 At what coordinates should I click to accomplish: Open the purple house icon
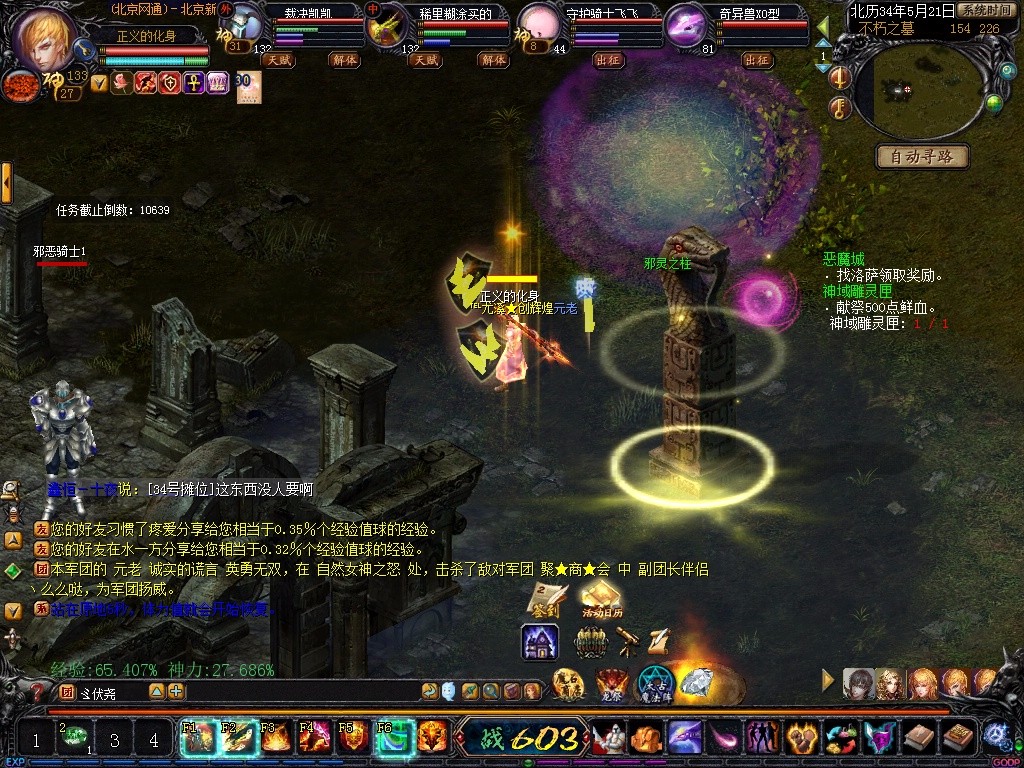(x=540, y=641)
